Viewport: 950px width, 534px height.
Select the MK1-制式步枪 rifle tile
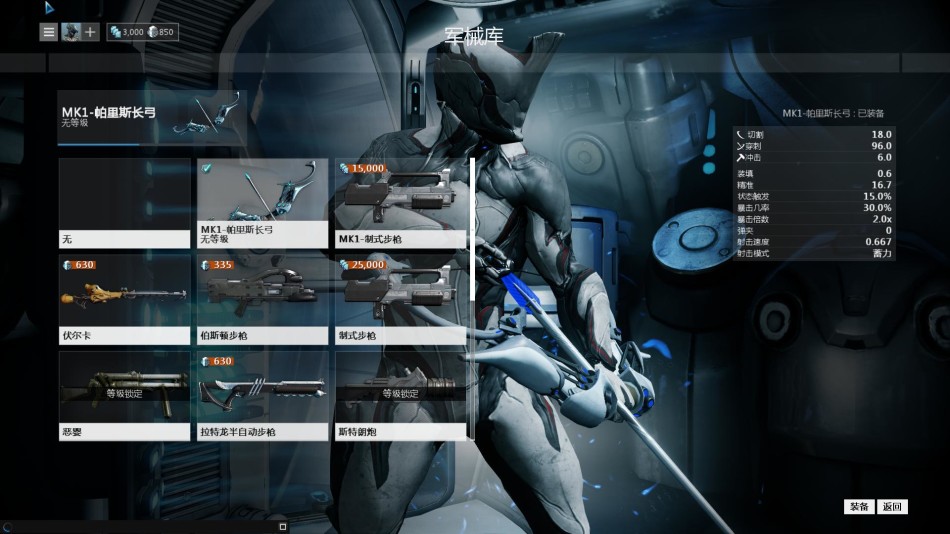pos(402,203)
